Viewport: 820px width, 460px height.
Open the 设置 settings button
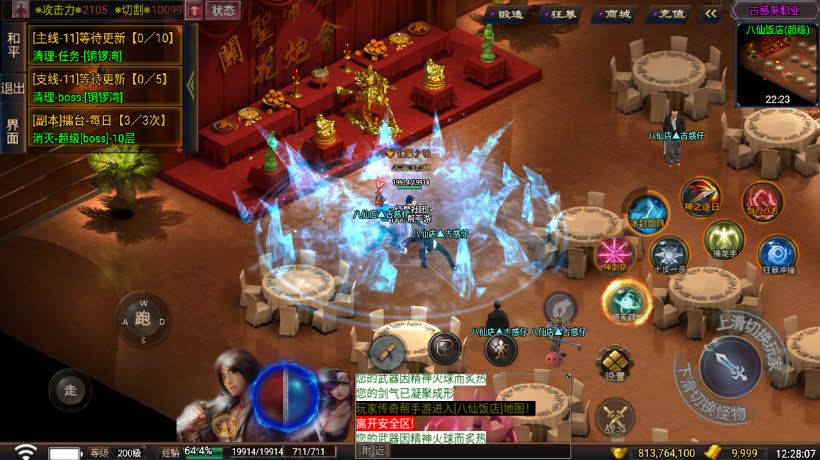pos(613,363)
